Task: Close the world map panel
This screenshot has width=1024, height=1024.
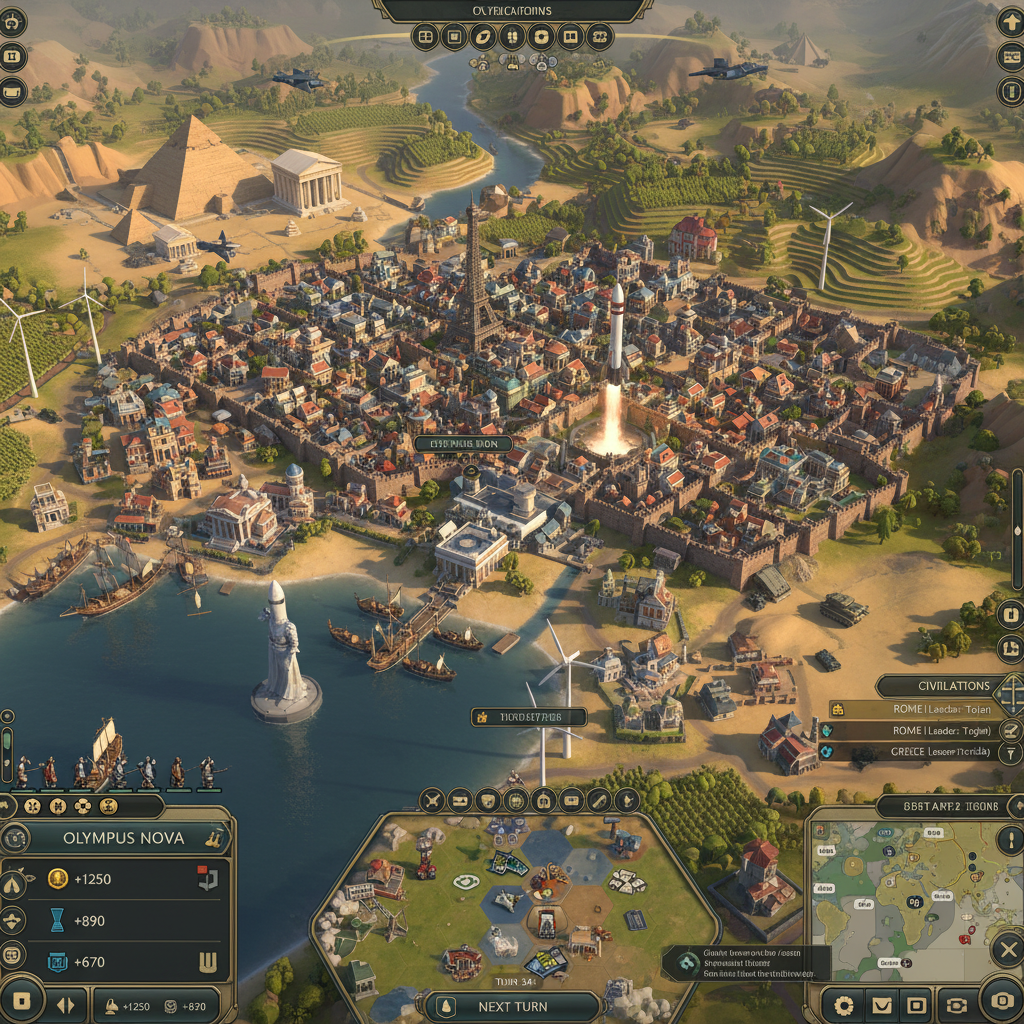Action: point(1009,948)
